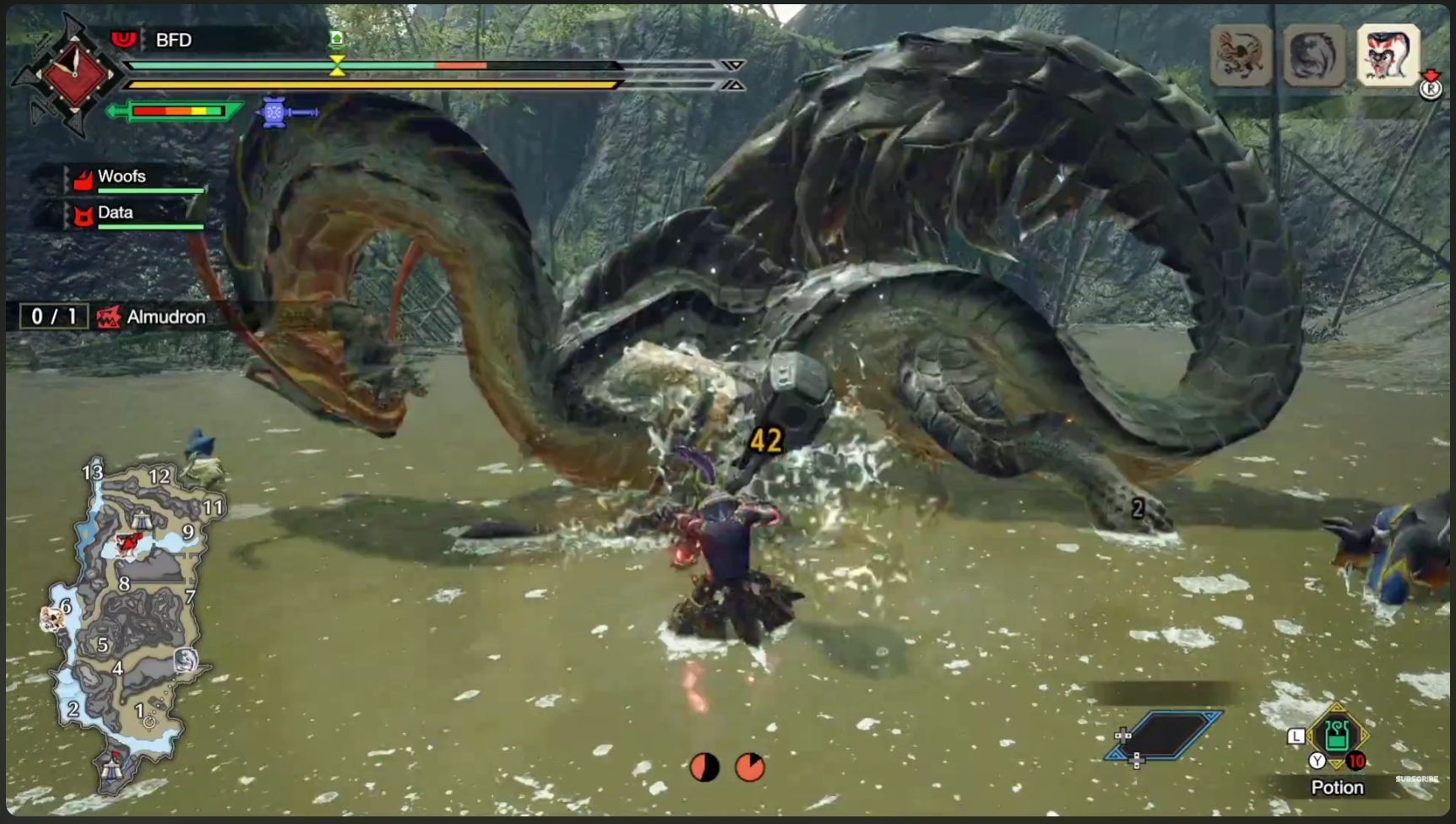The image size is (1456, 824).
Task: Select buddy Woofs in the party list
Action: coord(122,177)
